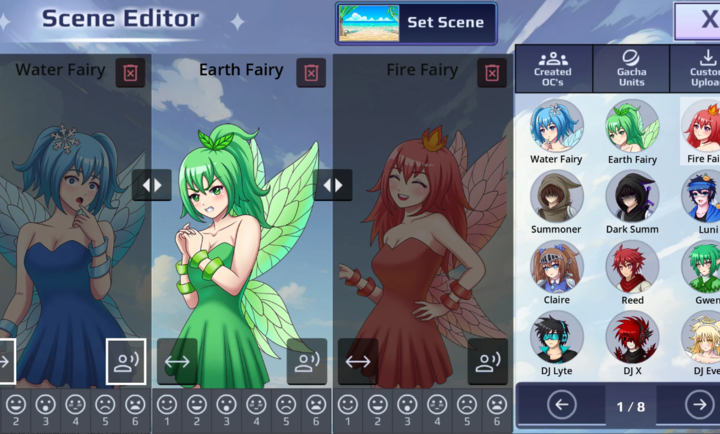This screenshot has height=434, width=720.
Task: Go to the previous character page
Action: click(x=562, y=405)
